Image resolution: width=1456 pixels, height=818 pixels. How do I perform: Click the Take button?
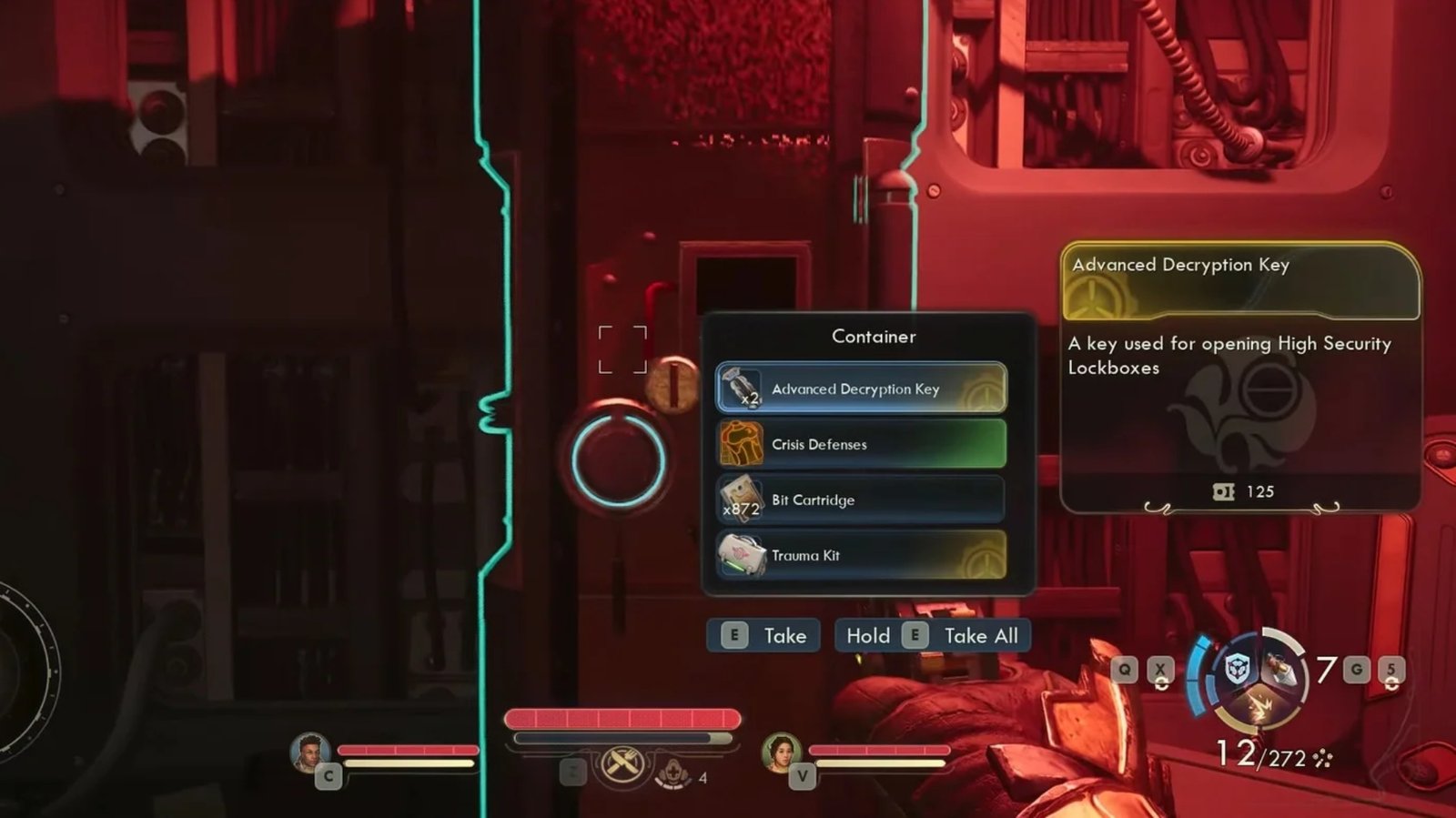click(763, 636)
